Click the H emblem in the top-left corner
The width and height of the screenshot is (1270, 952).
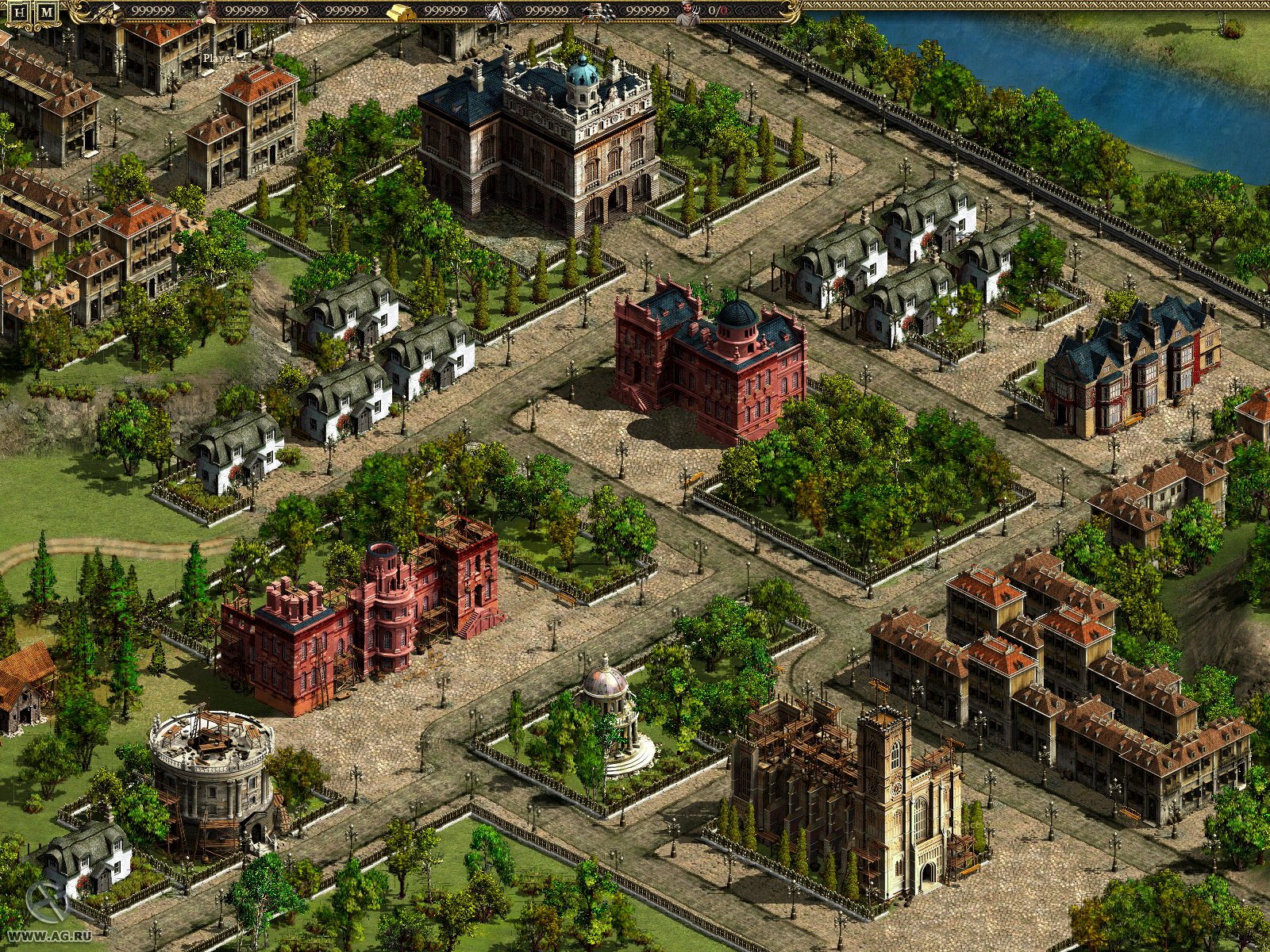17,11
